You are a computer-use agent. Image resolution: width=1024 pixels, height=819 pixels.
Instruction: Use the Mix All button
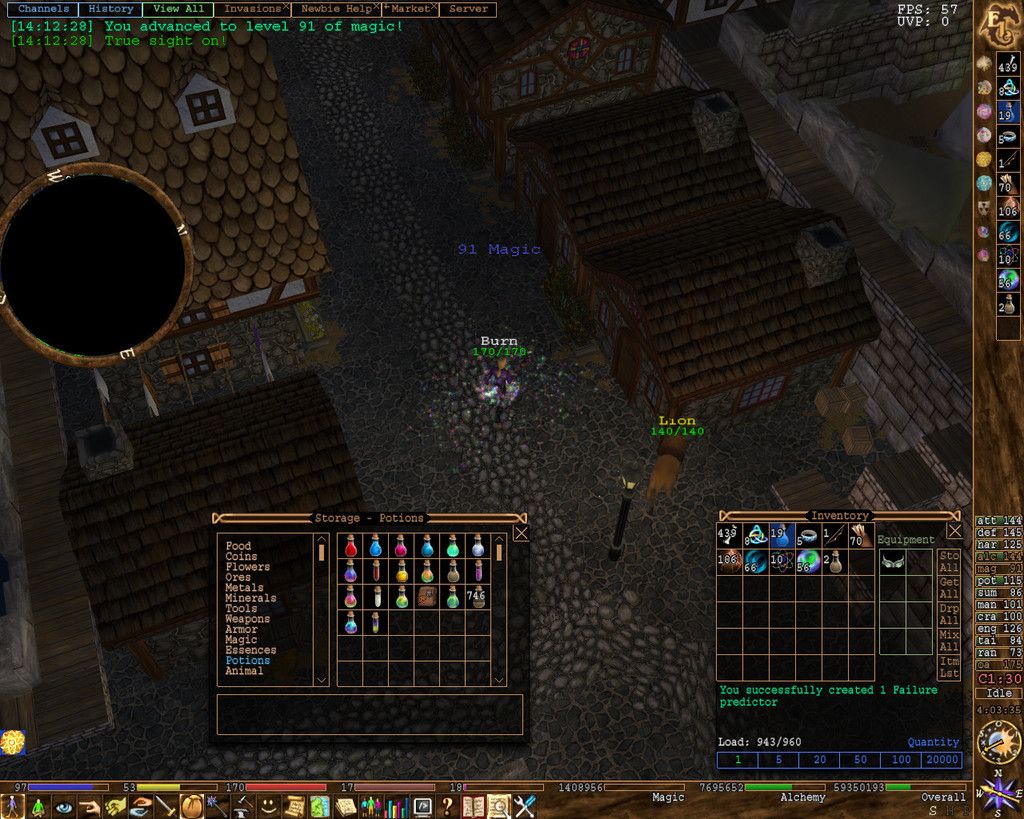pyautogui.click(x=949, y=640)
